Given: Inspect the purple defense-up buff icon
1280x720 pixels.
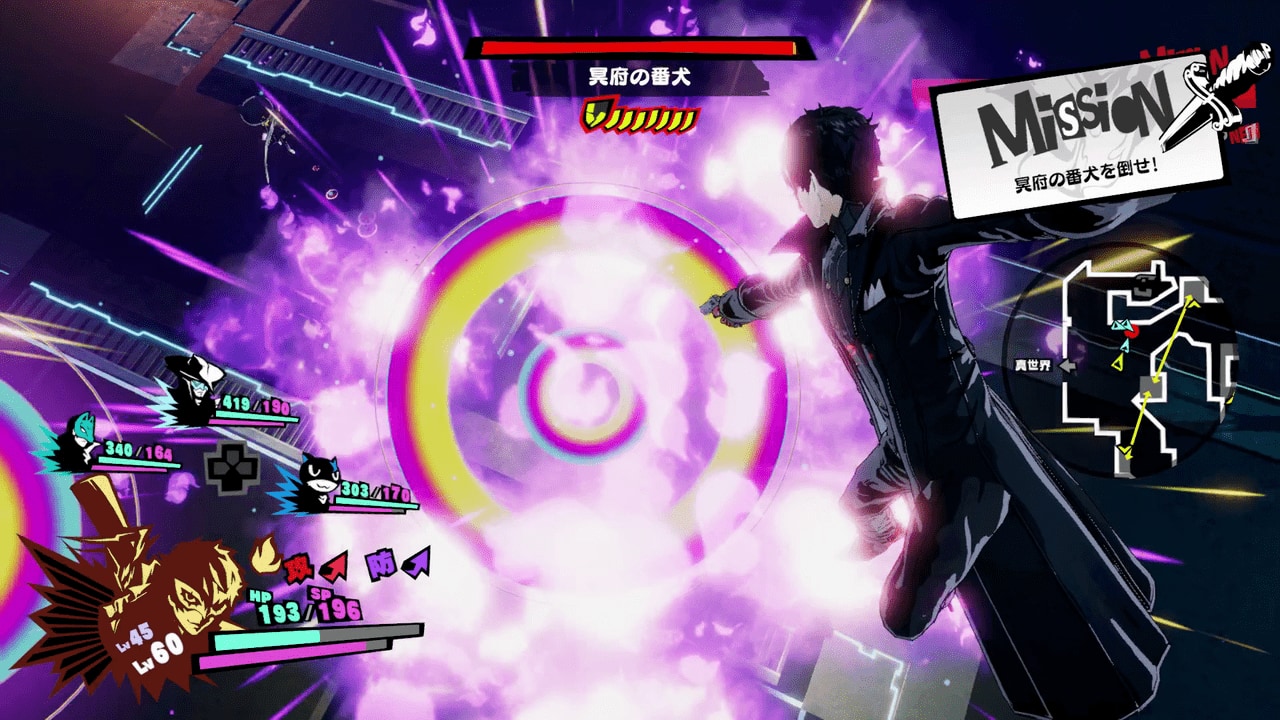Looking at the screenshot, I should 398,564.
